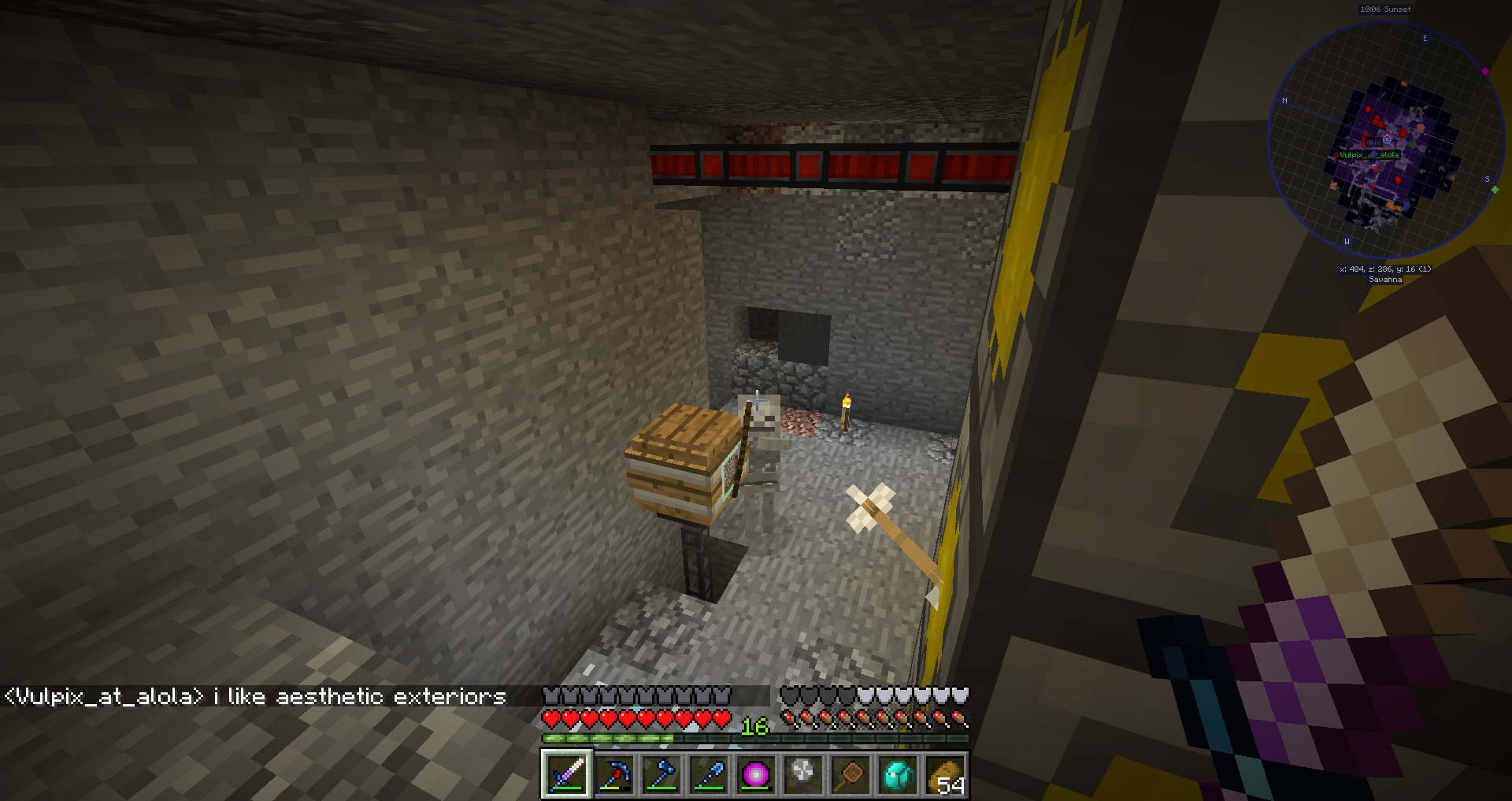Click the circular minimap
The image size is (1512, 801).
1386,140
